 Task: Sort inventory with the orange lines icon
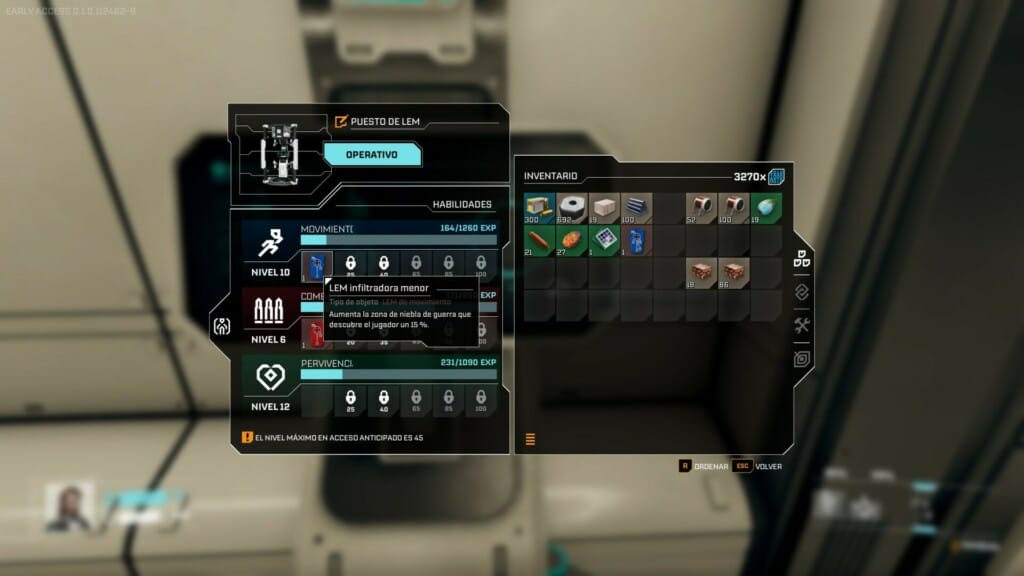point(530,438)
